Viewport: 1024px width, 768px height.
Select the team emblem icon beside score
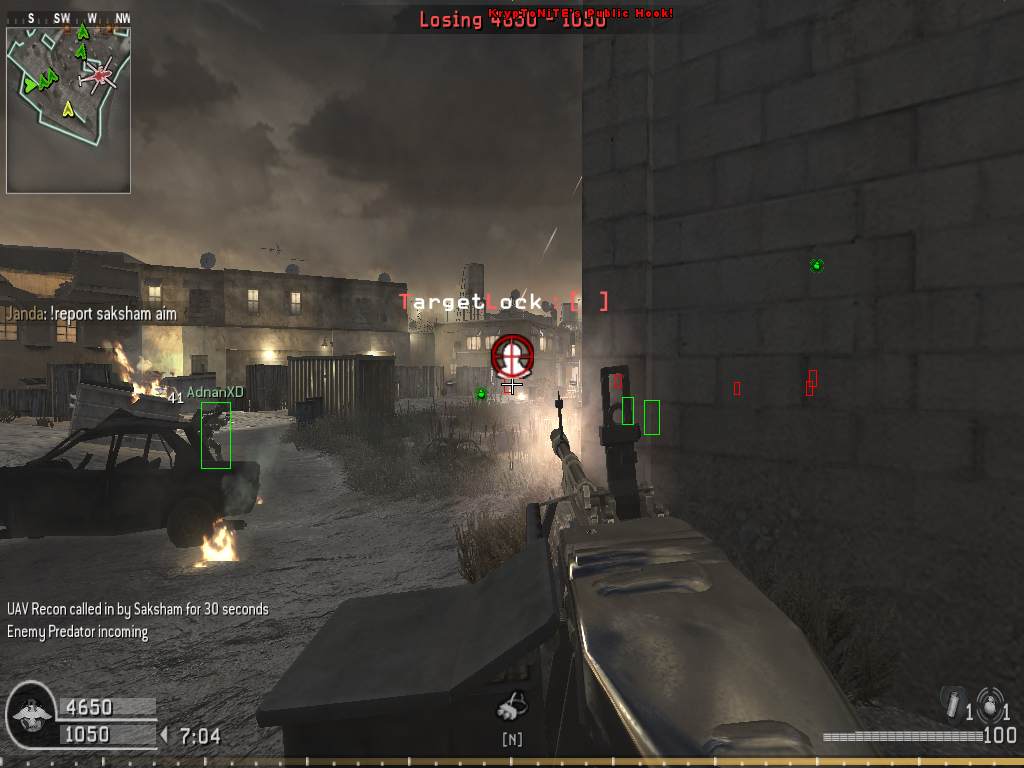[x=31, y=713]
